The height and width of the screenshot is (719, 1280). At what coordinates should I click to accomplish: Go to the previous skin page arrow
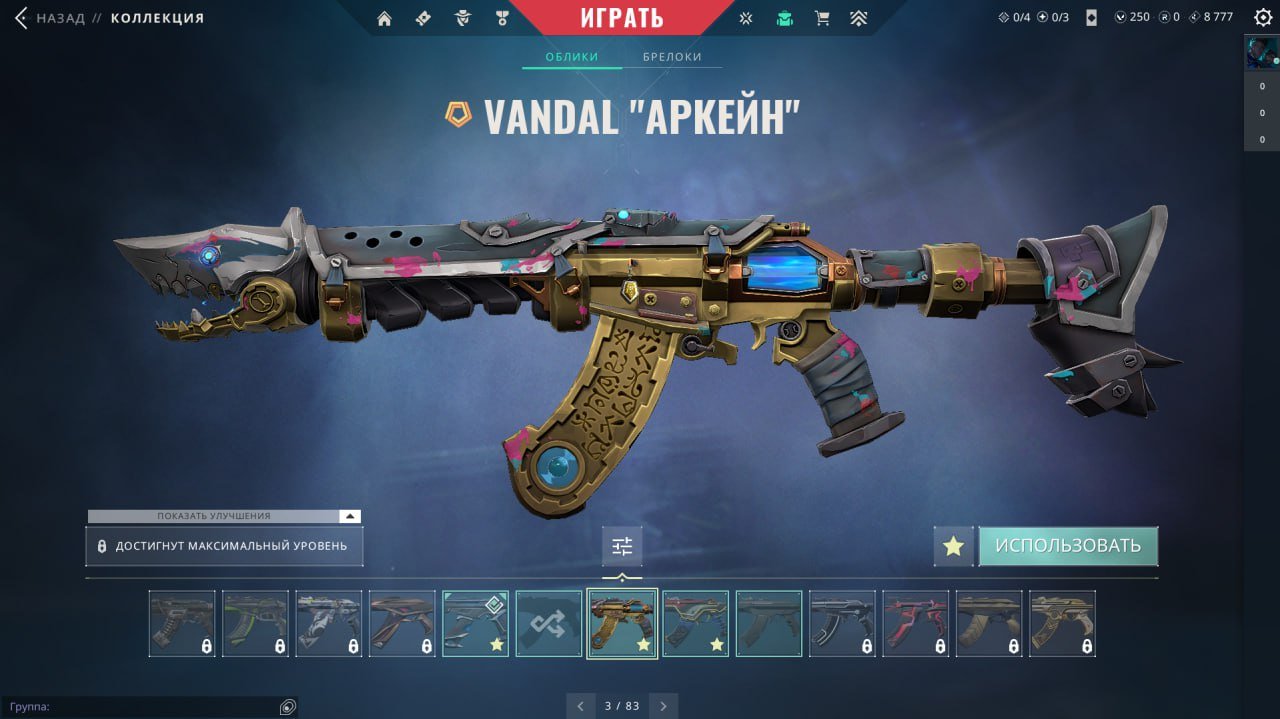(x=580, y=706)
